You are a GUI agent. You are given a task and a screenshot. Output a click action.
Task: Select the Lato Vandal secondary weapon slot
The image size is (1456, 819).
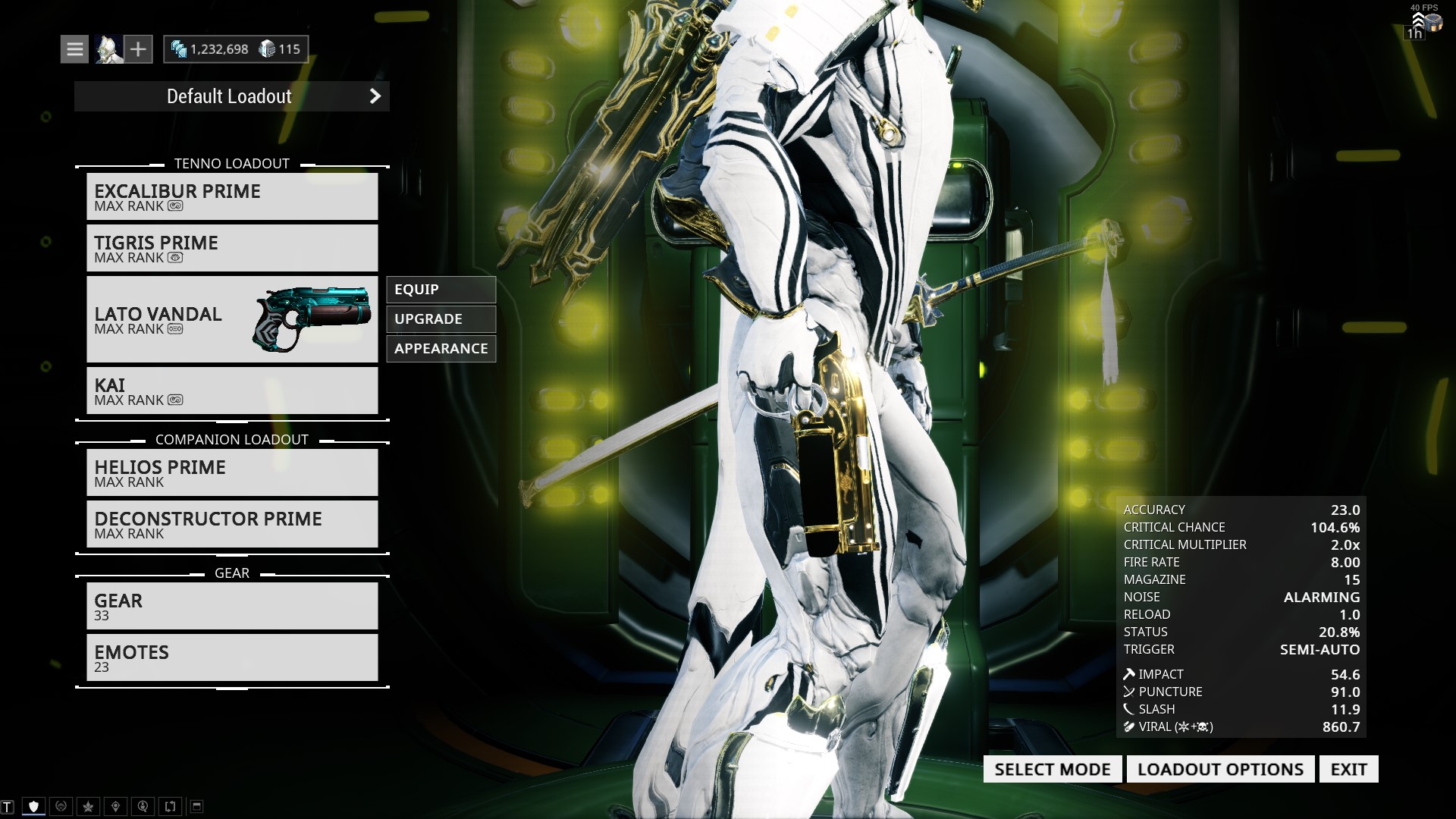click(x=231, y=319)
